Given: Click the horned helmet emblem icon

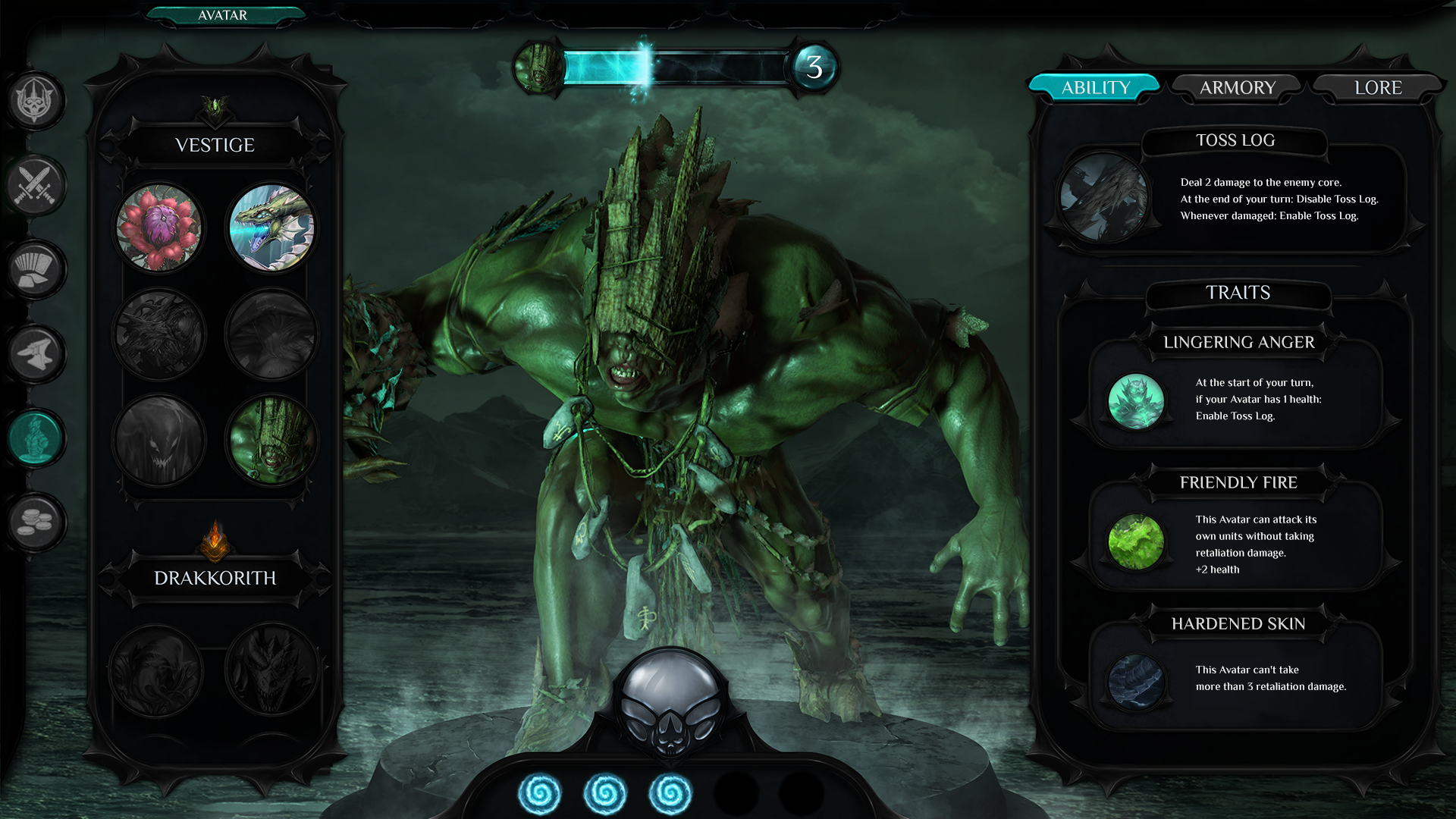Looking at the screenshot, I should coord(35,101).
